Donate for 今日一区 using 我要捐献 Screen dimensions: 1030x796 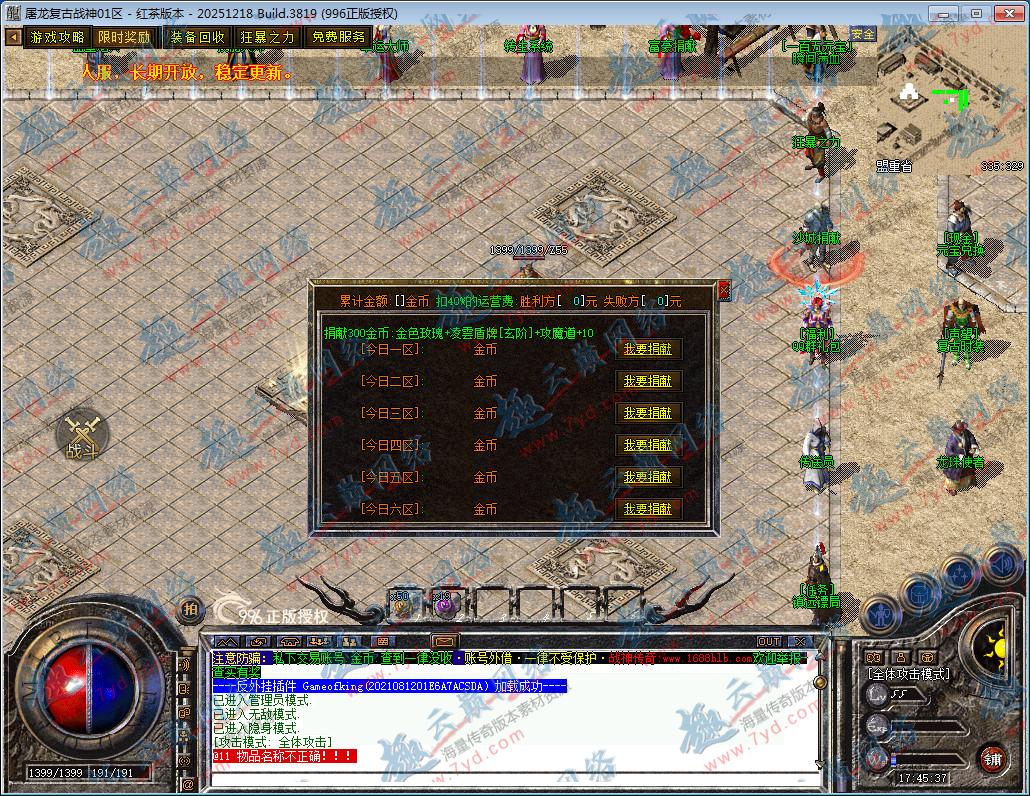click(647, 349)
